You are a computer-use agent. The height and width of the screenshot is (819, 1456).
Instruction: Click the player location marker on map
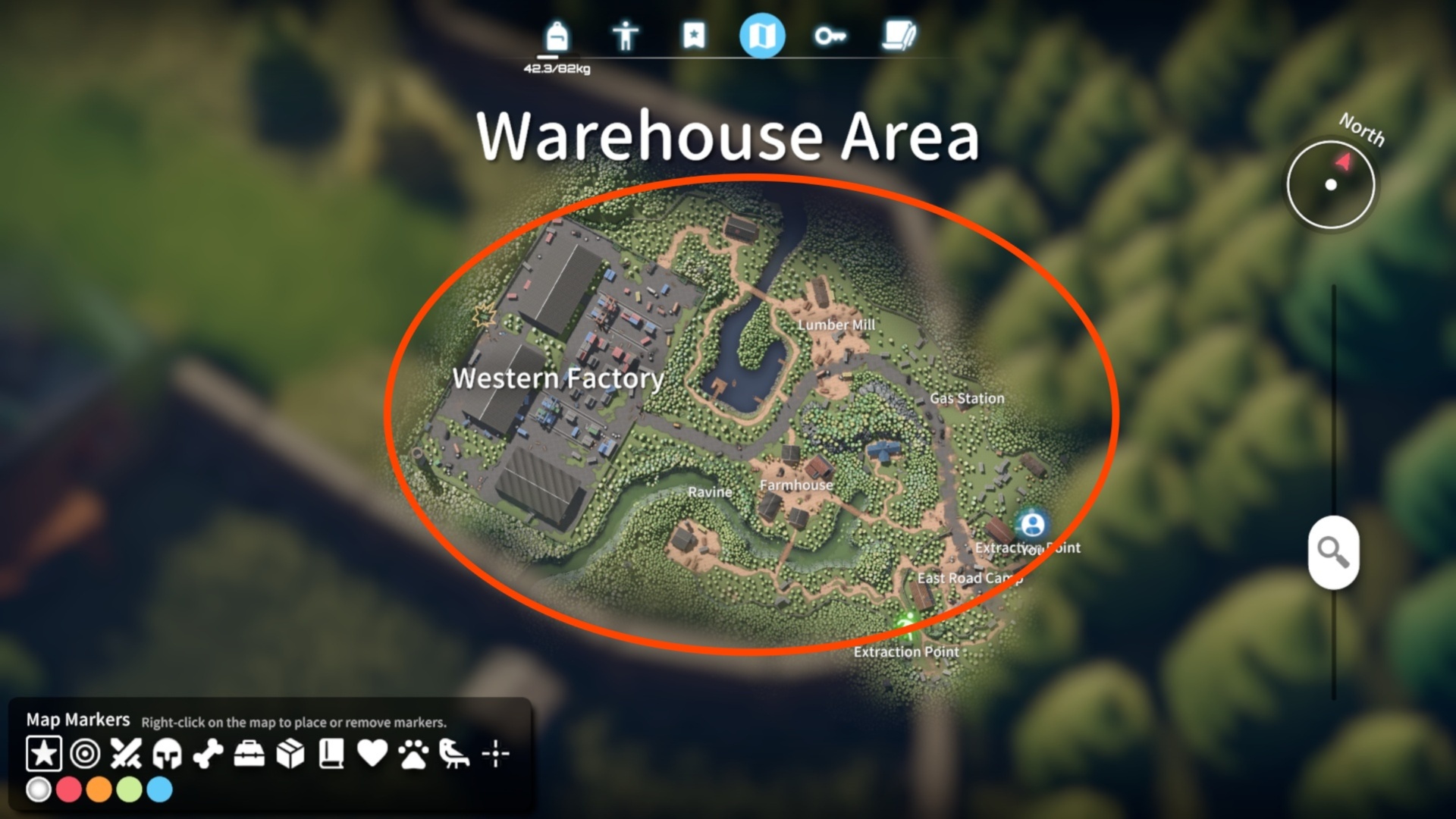[1032, 525]
